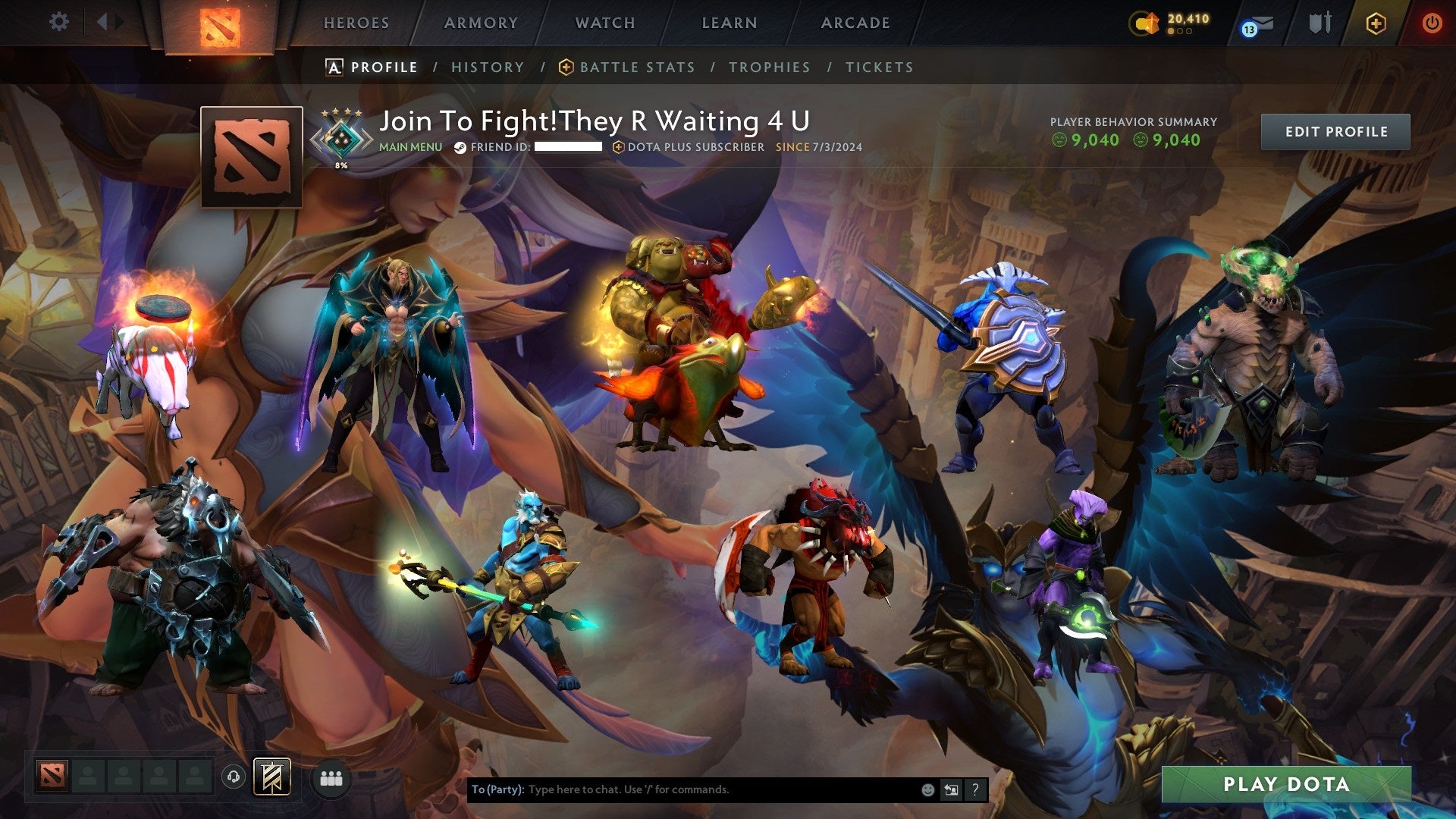This screenshot has height=819, width=1456.
Task: Open the TROPHIES tab
Action: point(769,67)
